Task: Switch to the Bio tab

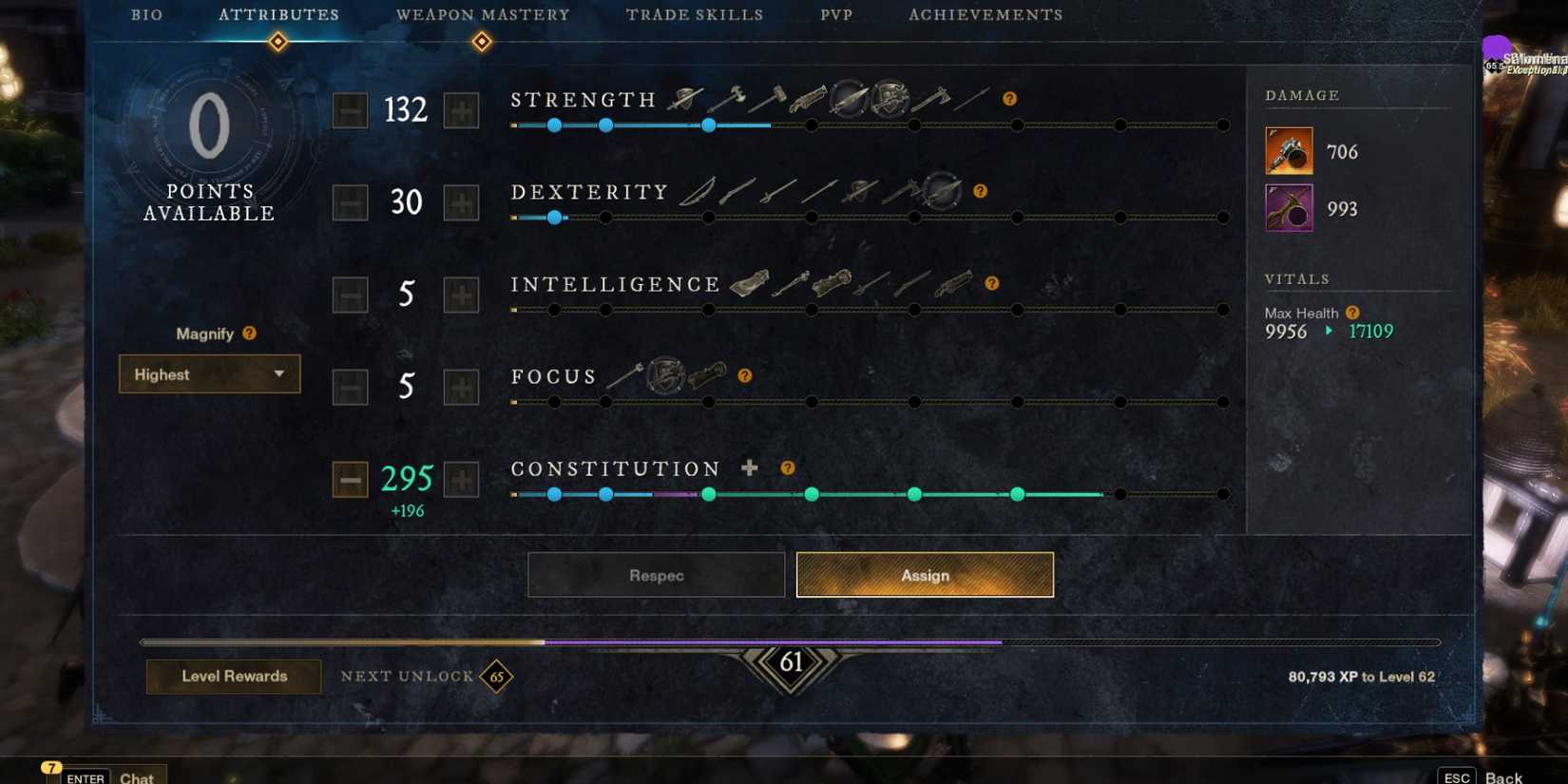Action: pos(147,14)
